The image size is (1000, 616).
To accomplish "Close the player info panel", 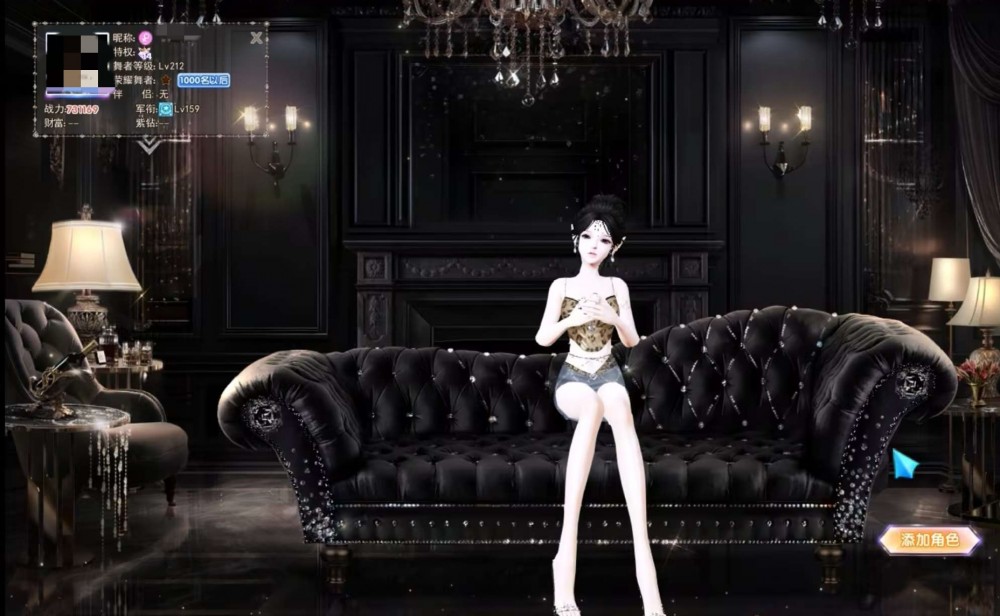I will pos(257,38).
